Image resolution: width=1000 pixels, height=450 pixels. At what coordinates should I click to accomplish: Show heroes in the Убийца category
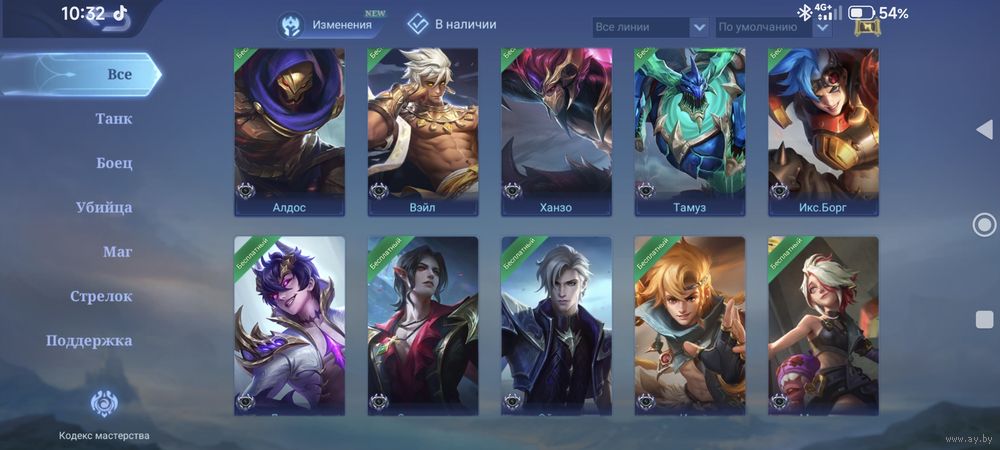pyautogui.click(x=104, y=208)
